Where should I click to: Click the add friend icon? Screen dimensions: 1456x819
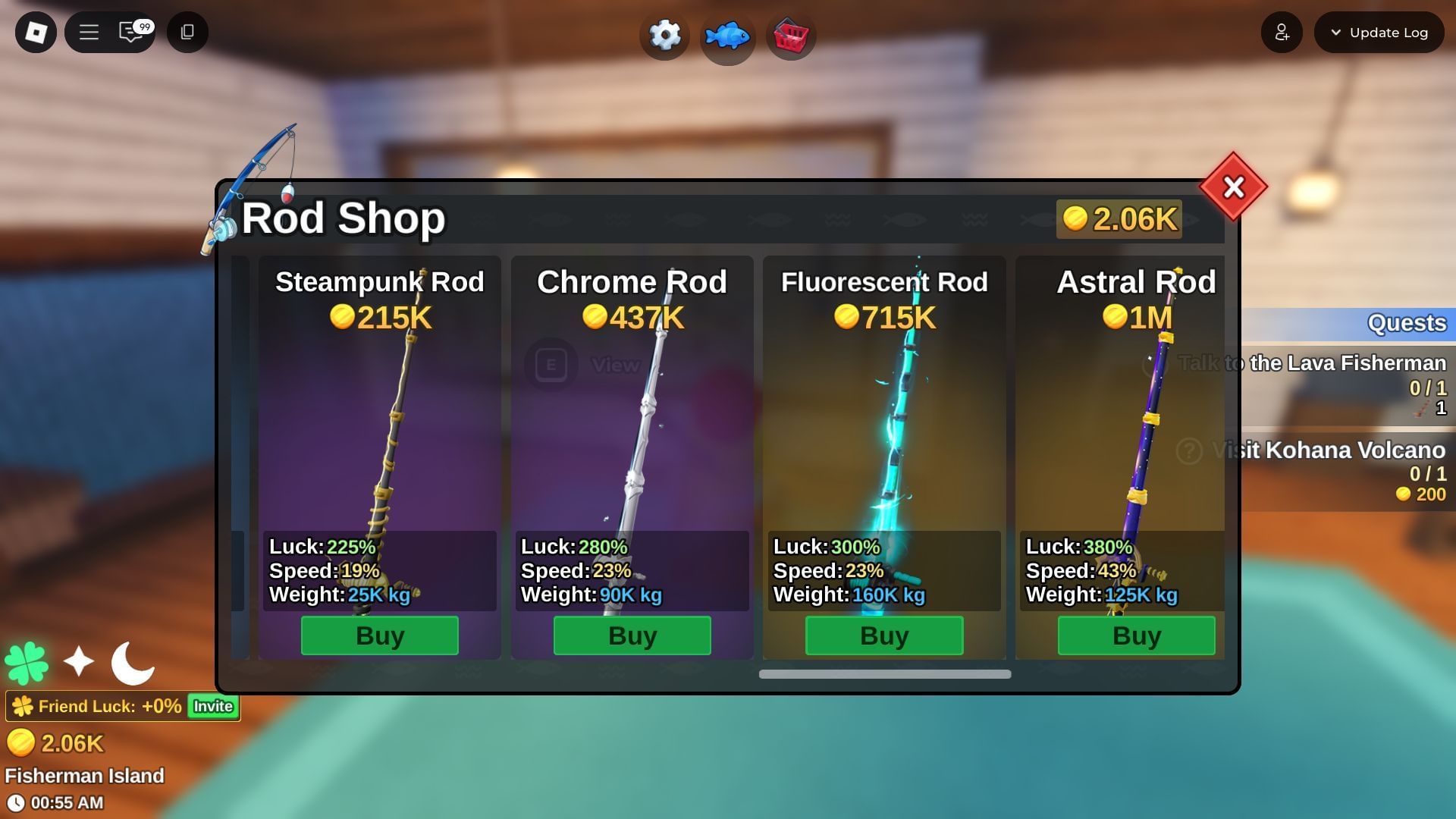coord(1282,32)
